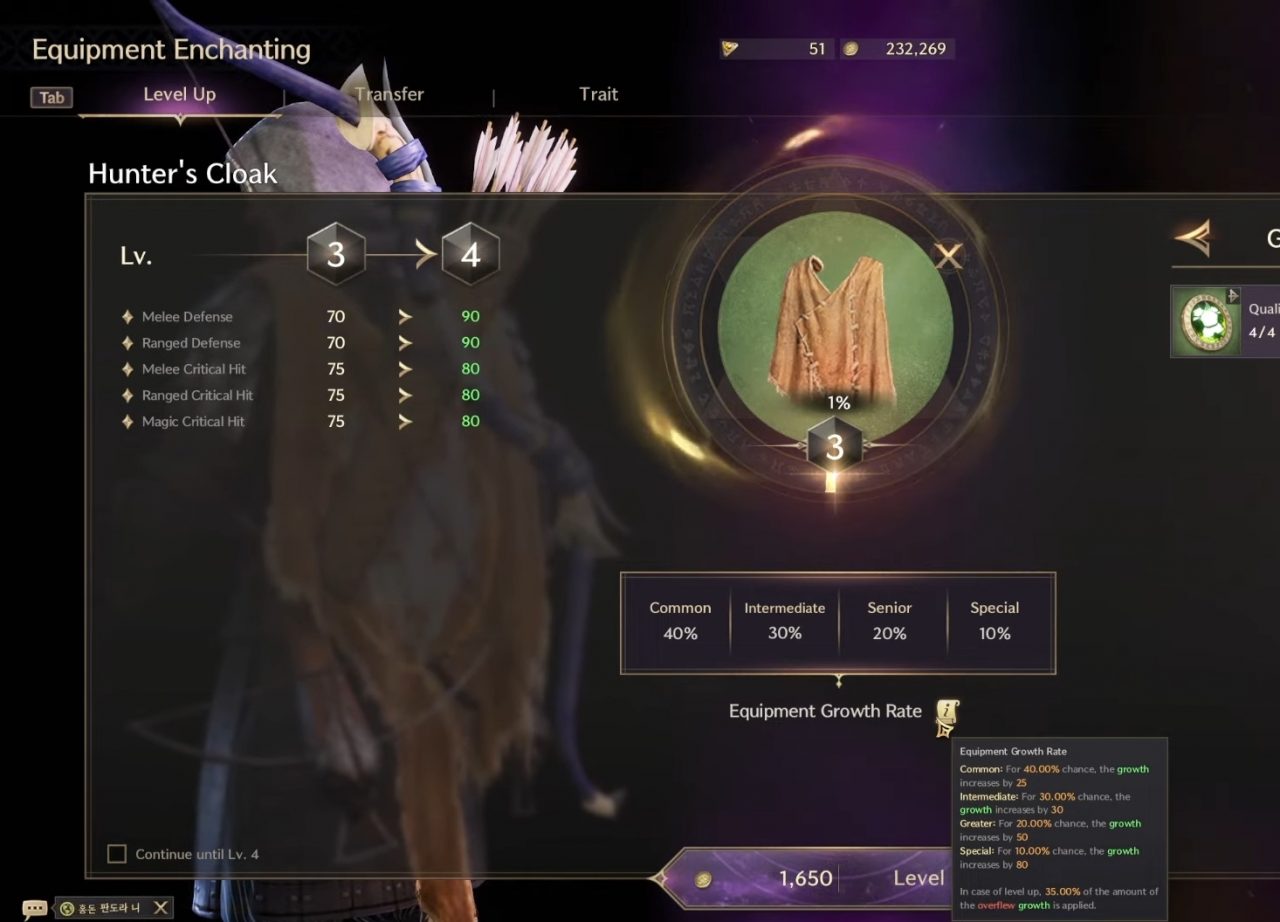Click the 1% growth progress gauge
The width and height of the screenshot is (1280, 922).
pos(838,404)
